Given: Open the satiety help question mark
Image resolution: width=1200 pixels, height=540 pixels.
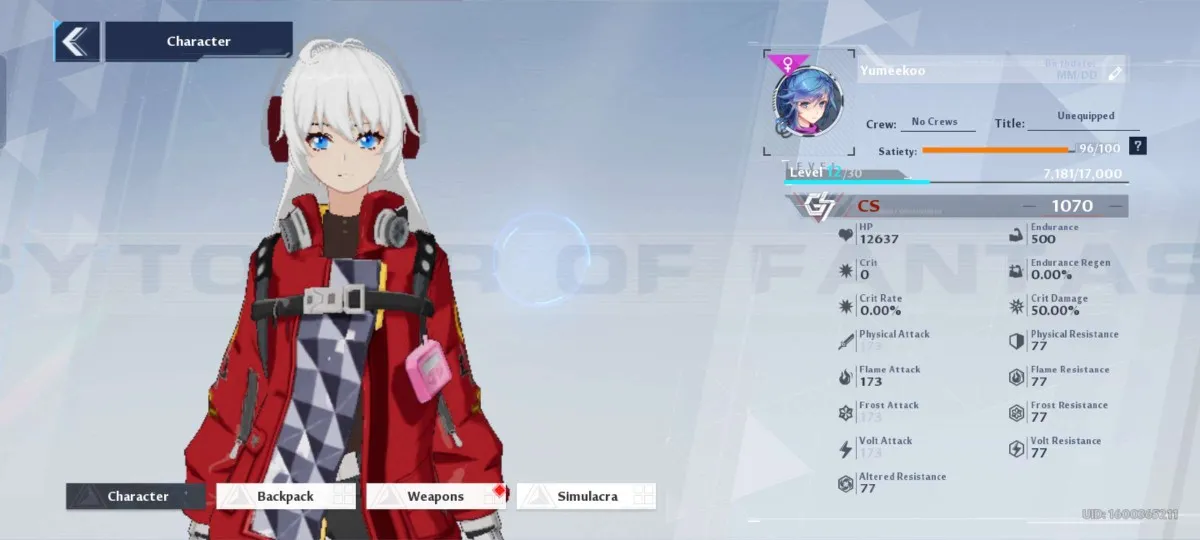Looking at the screenshot, I should [1137, 147].
